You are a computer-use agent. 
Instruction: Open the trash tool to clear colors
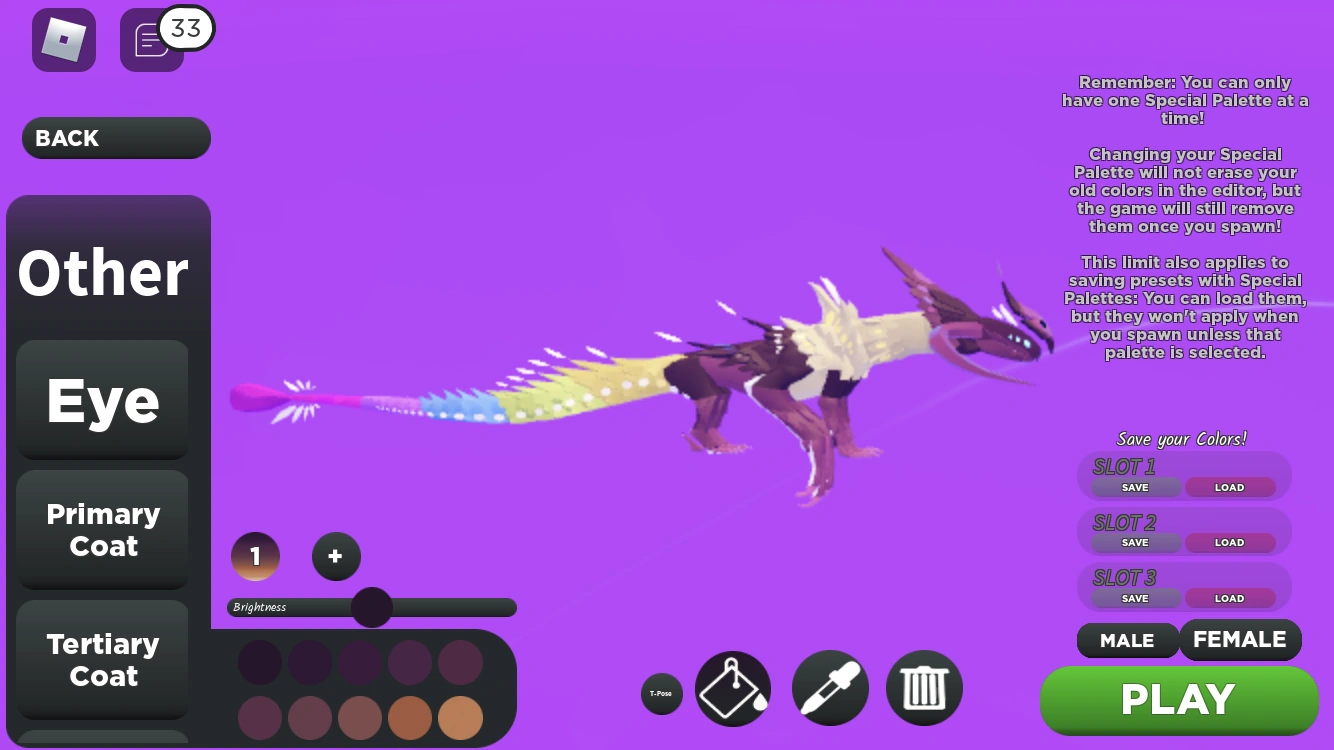click(923, 688)
